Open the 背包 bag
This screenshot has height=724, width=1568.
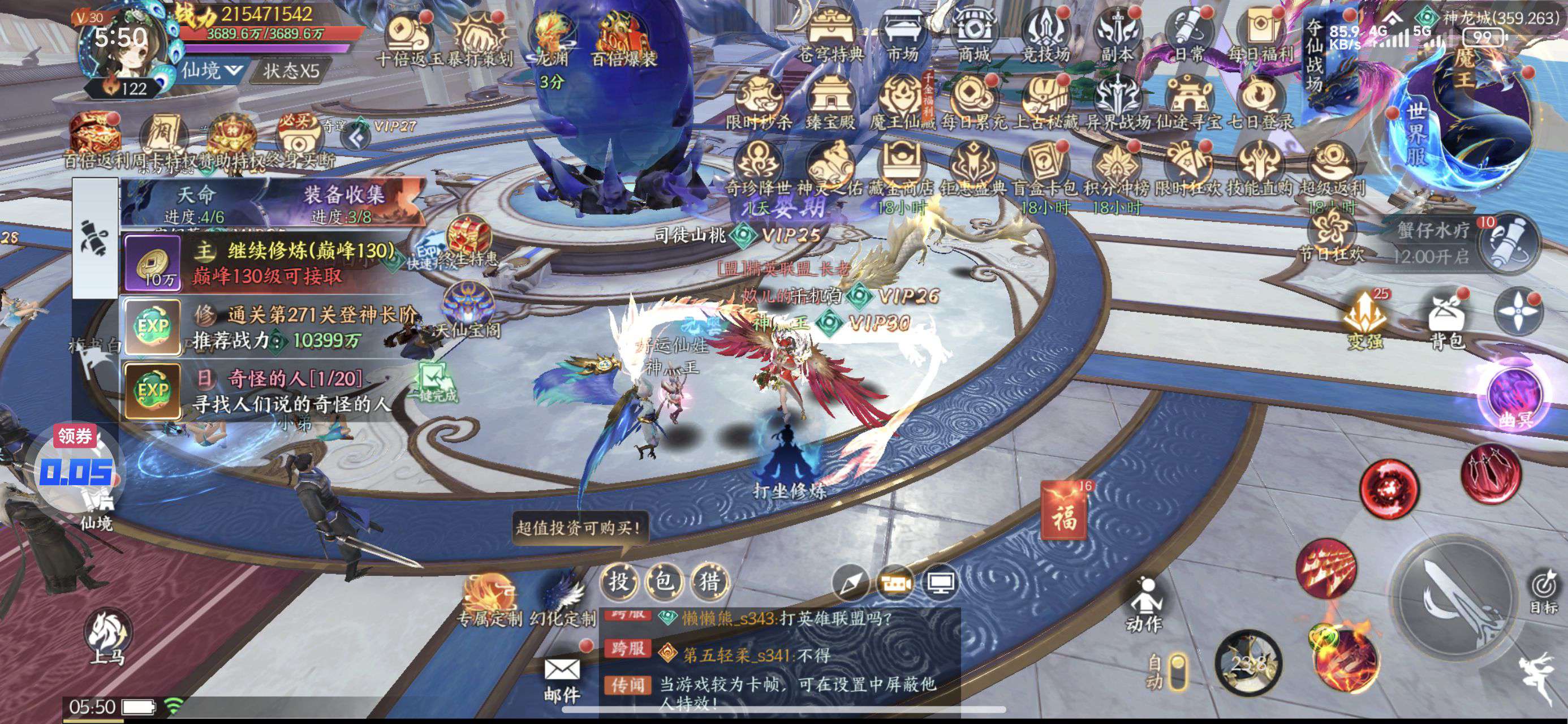[x=1446, y=323]
